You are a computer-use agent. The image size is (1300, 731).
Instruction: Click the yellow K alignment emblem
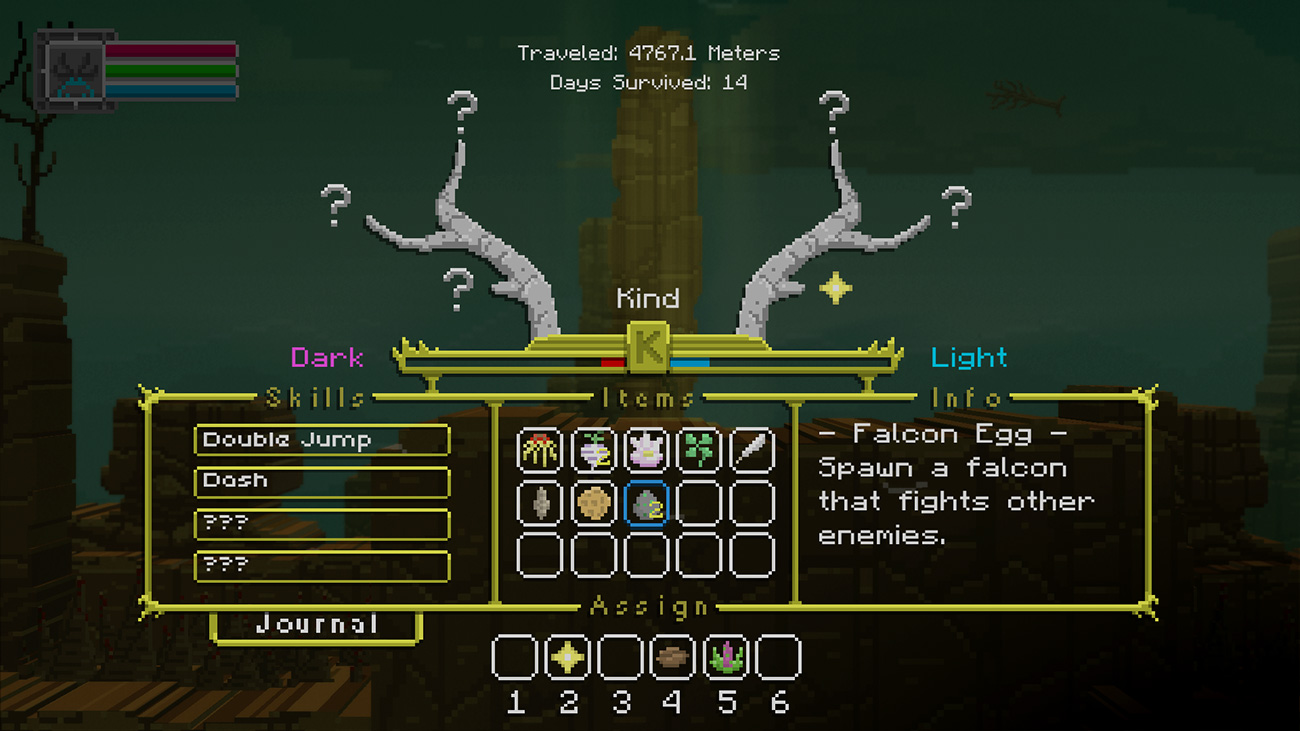[x=647, y=348]
